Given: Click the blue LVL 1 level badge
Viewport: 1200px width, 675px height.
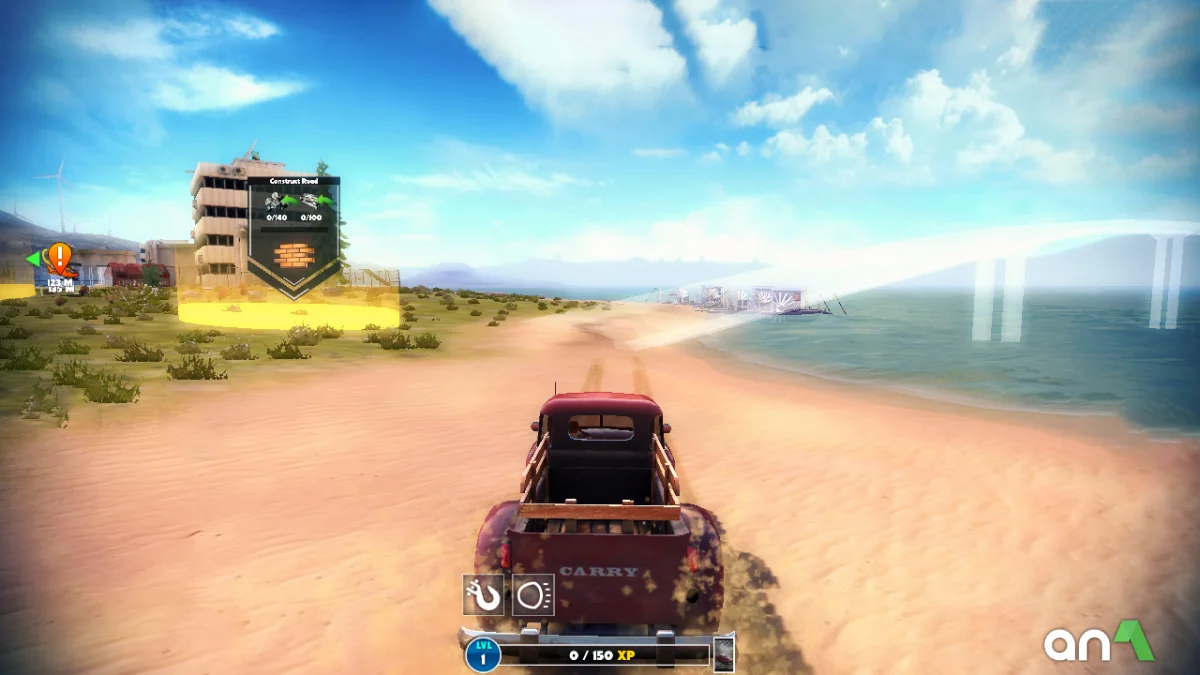Looking at the screenshot, I should (483, 654).
